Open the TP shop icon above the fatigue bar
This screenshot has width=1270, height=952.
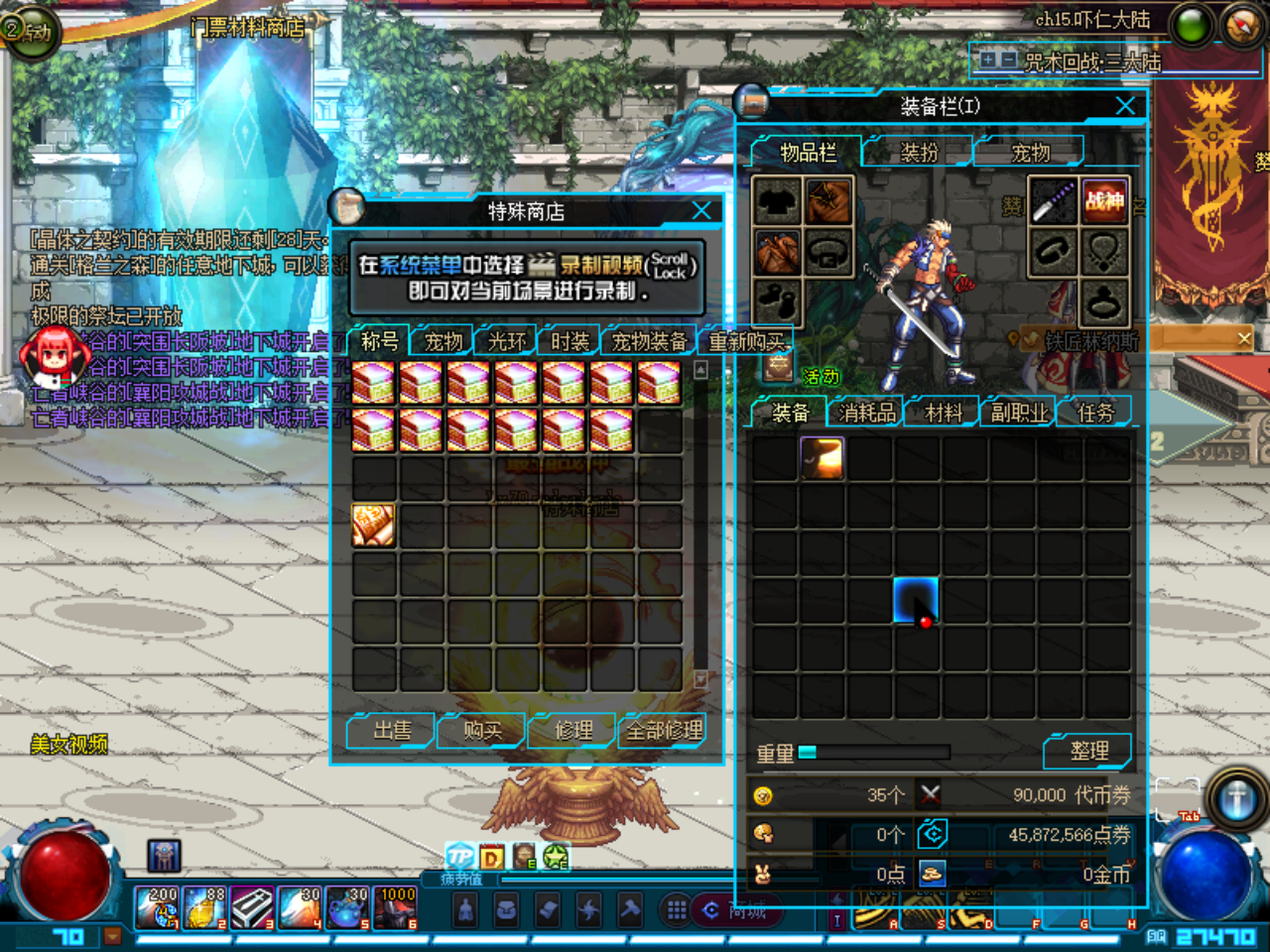pyautogui.click(x=459, y=855)
